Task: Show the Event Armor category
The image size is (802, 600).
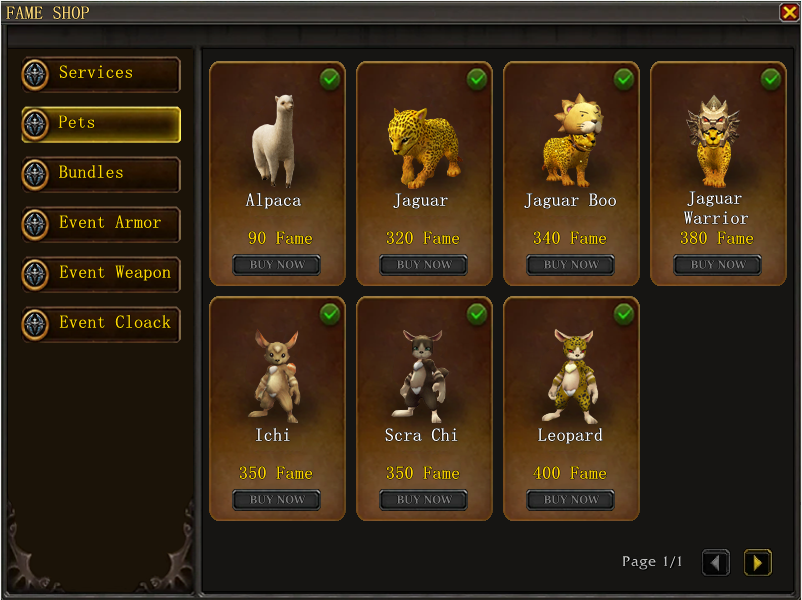Action: pos(101,224)
